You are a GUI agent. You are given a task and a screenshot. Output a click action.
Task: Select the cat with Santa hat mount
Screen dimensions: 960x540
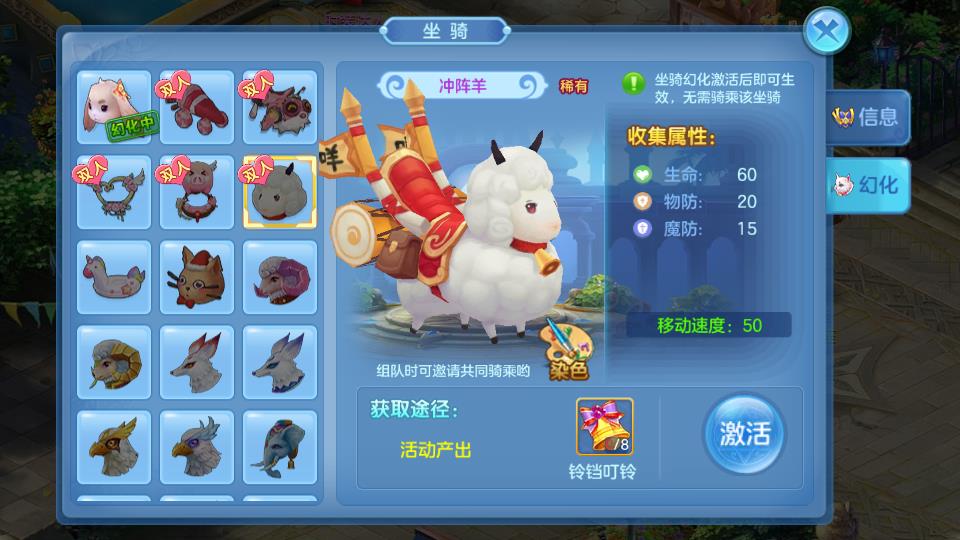click(197, 276)
